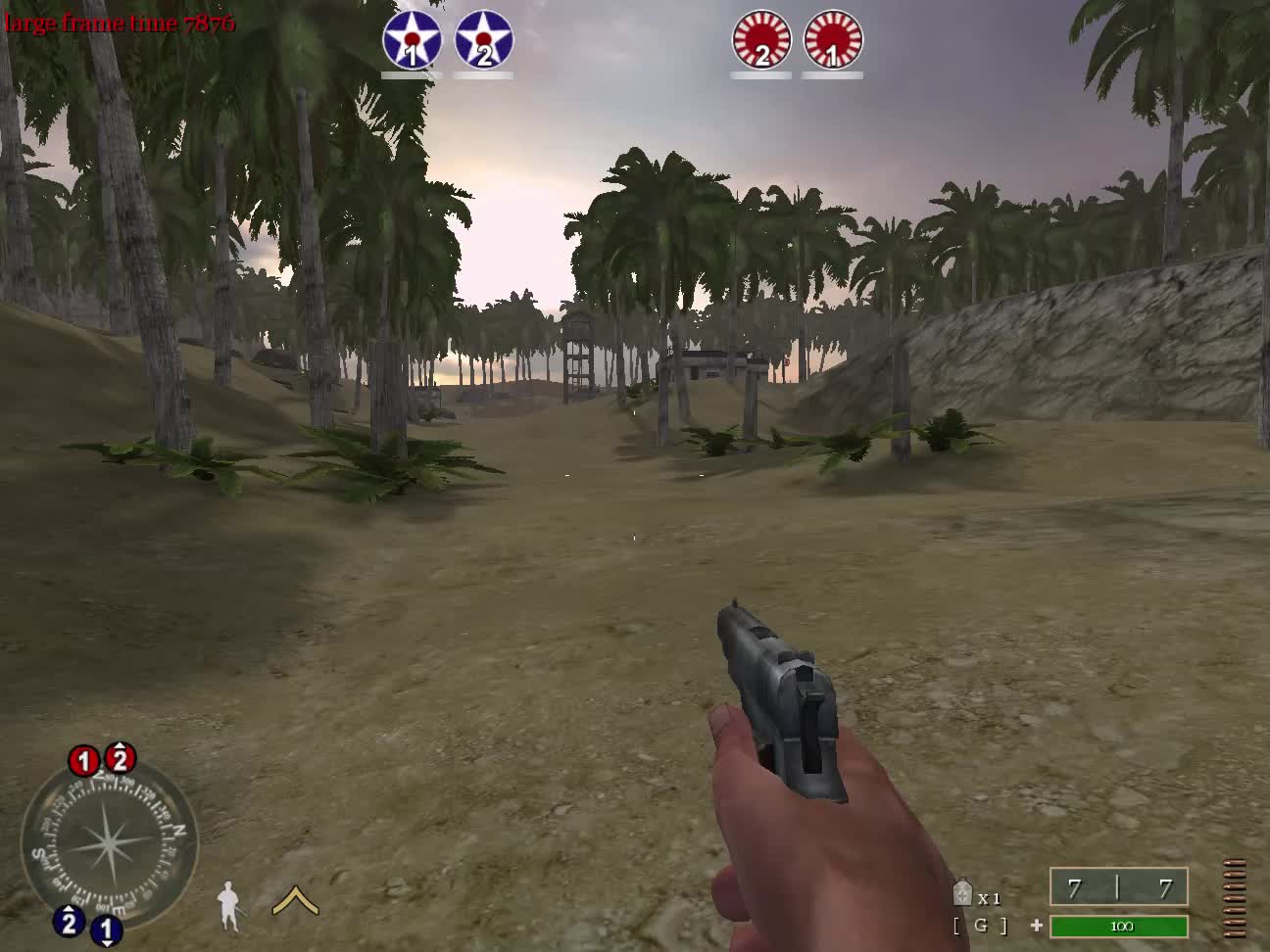
Task: Select the private rank chevron insignia
Action: [x=293, y=902]
